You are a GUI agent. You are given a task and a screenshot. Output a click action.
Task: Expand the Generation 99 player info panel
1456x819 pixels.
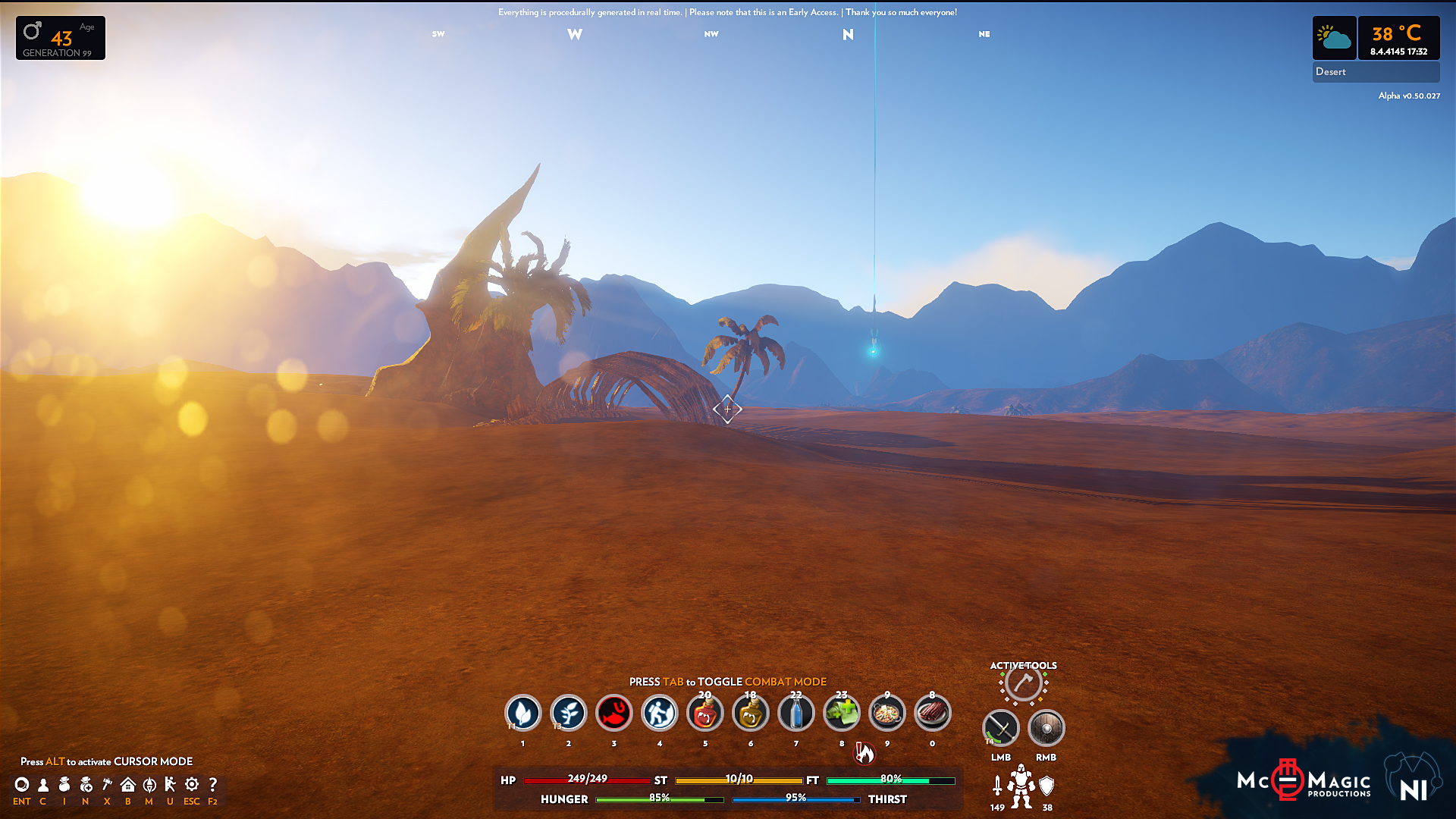(x=60, y=38)
